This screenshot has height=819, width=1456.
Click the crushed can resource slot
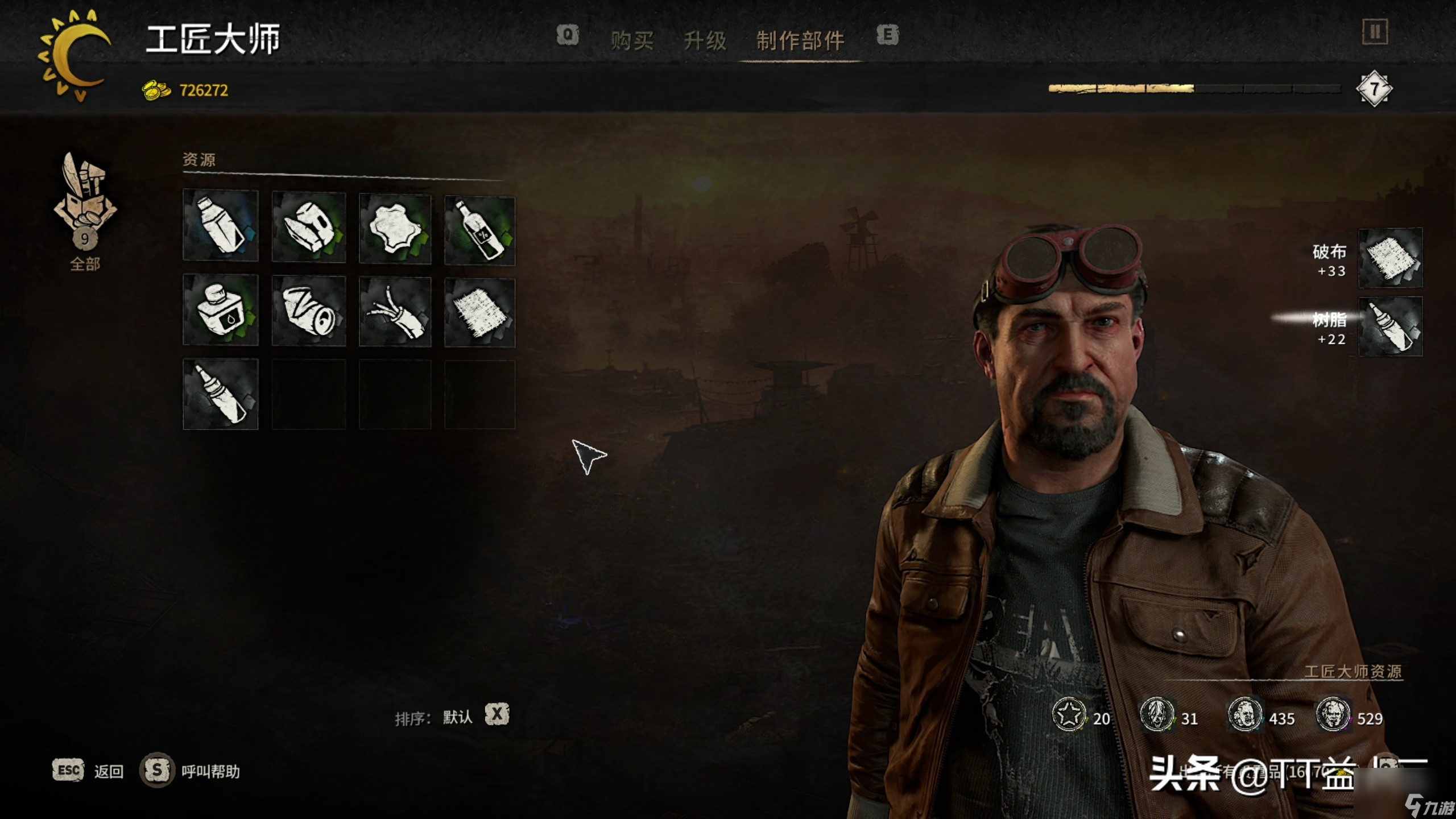pos(309,311)
